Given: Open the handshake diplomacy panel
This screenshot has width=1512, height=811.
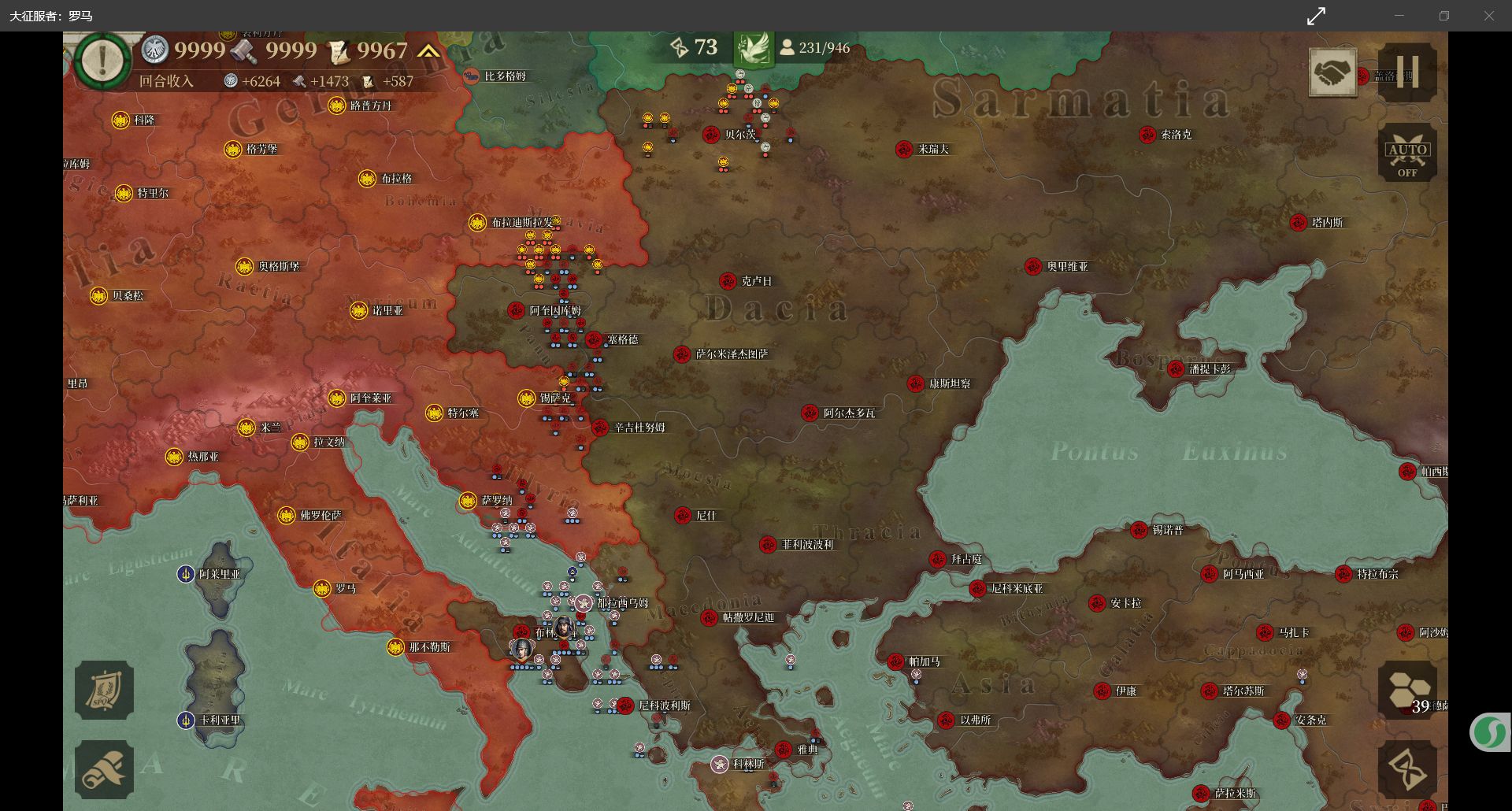Looking at the screenshot, I should point(1332,72).
